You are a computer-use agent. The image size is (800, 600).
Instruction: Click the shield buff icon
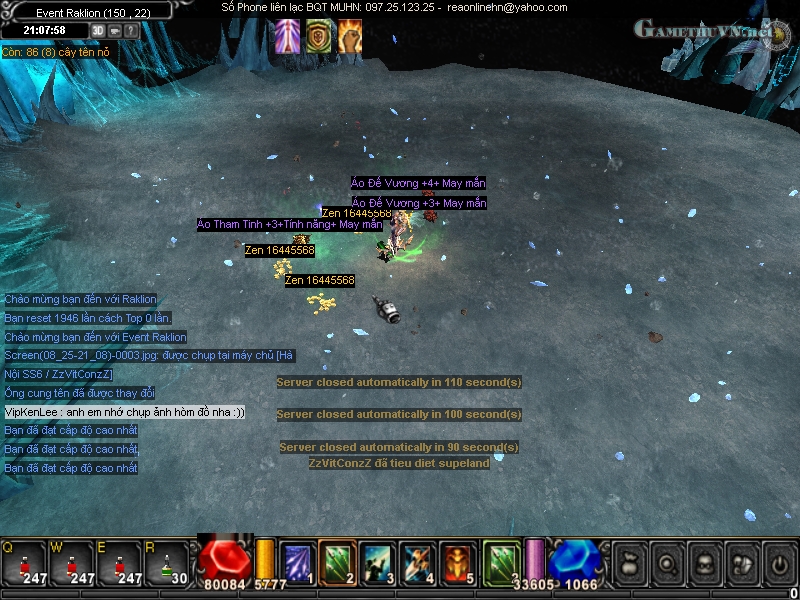click(319, 36)
